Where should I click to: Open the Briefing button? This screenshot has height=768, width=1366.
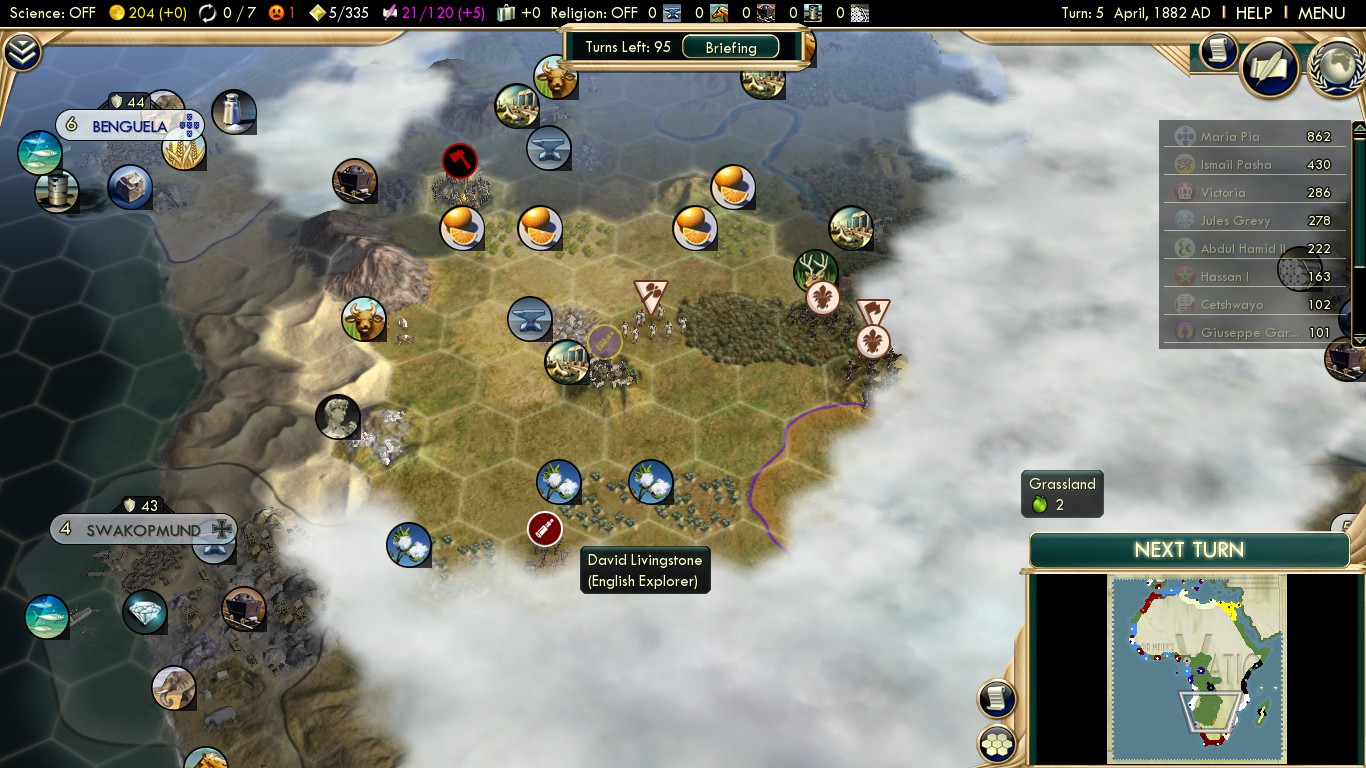pyautogui.click(x=731, y=46)
